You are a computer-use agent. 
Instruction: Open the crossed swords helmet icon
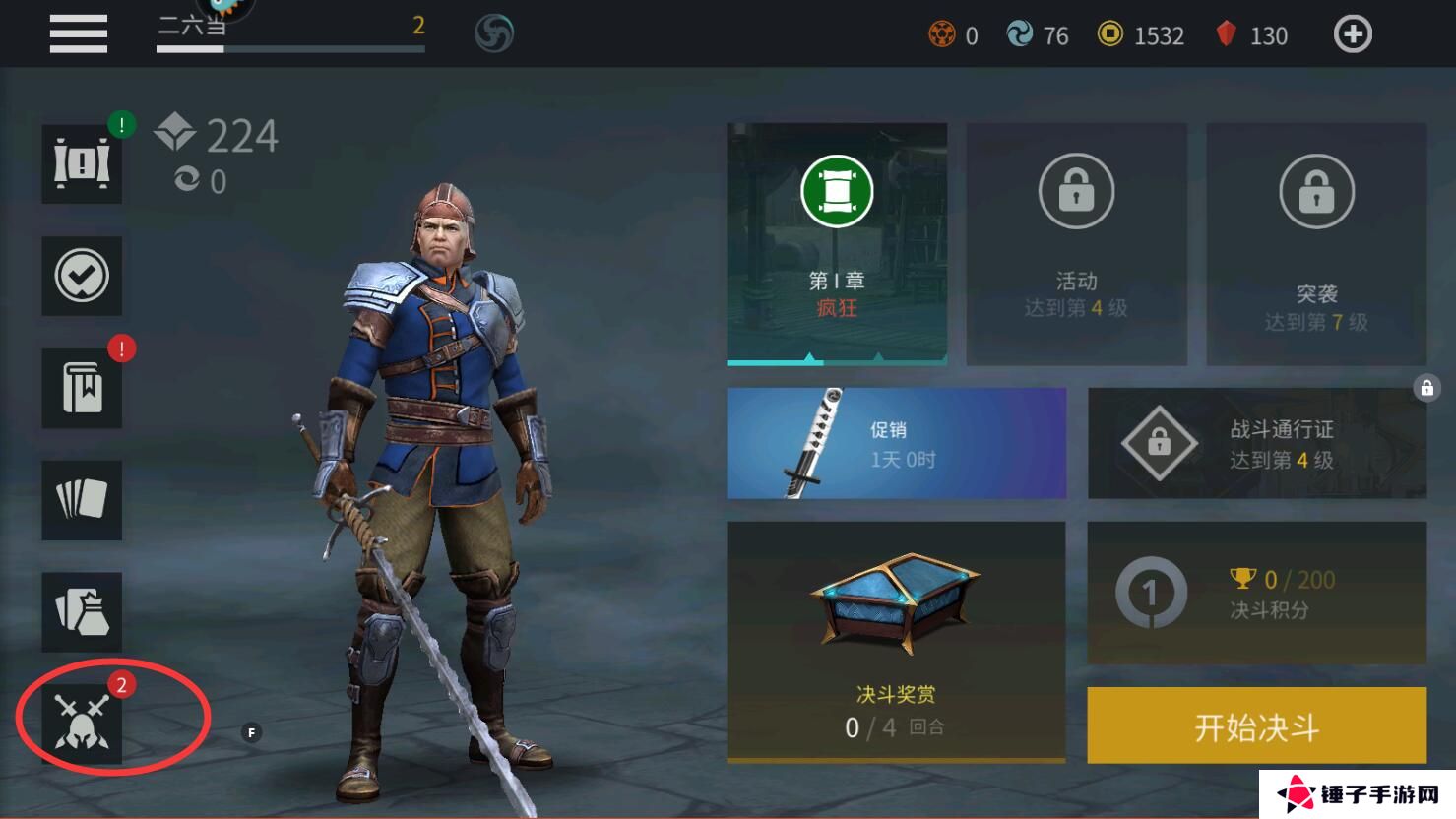(82, 724)
